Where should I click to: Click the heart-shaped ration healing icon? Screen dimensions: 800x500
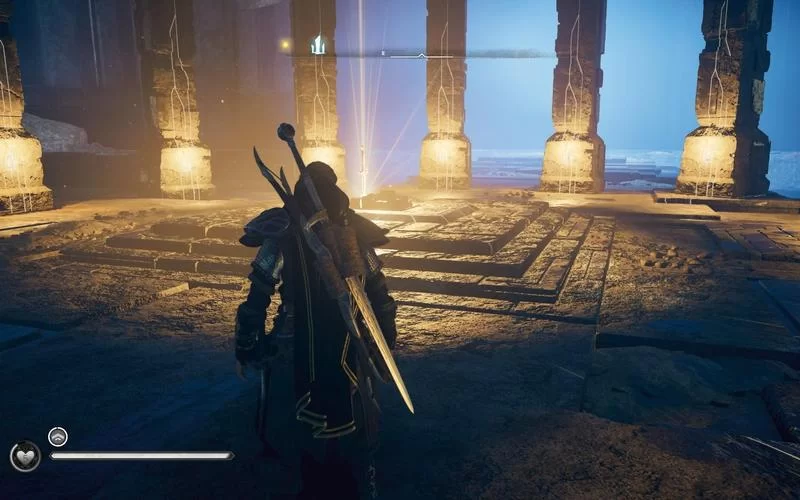[x=25, y=456]
